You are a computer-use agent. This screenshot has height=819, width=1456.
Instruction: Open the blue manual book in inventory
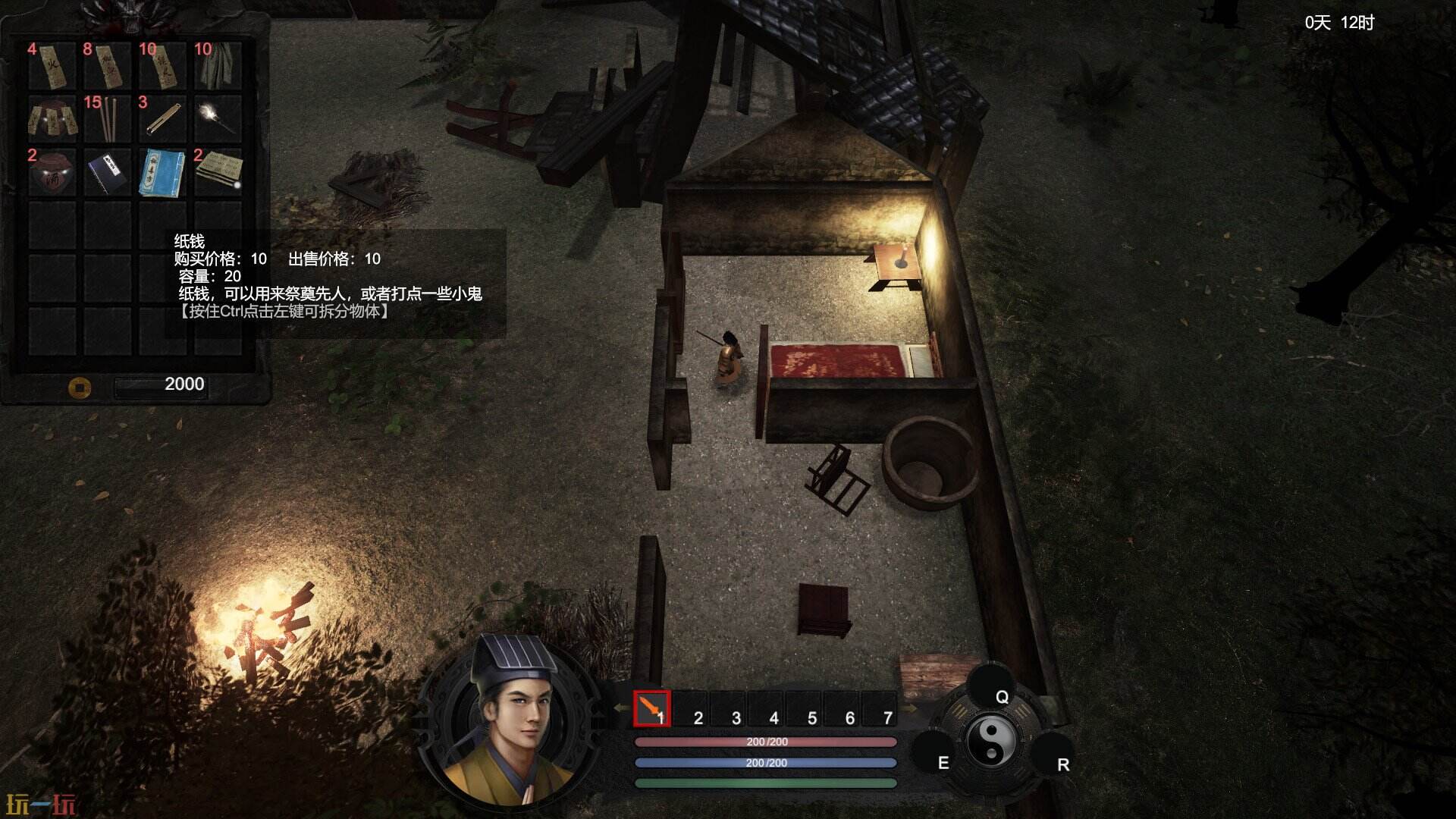point(162,174)
